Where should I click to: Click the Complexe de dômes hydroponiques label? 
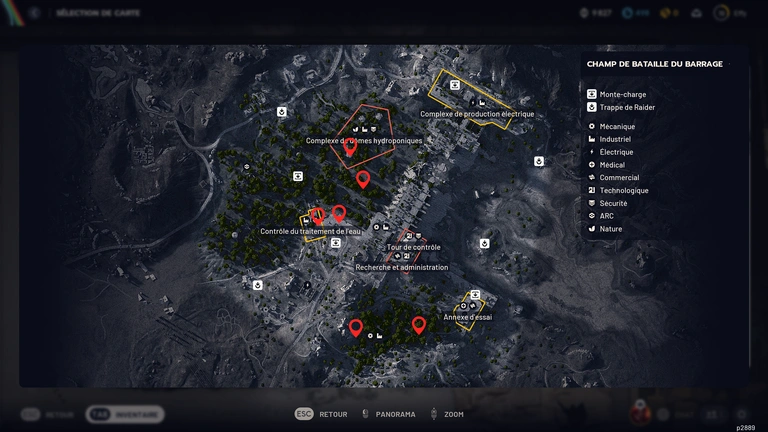[x=364, y=141]
